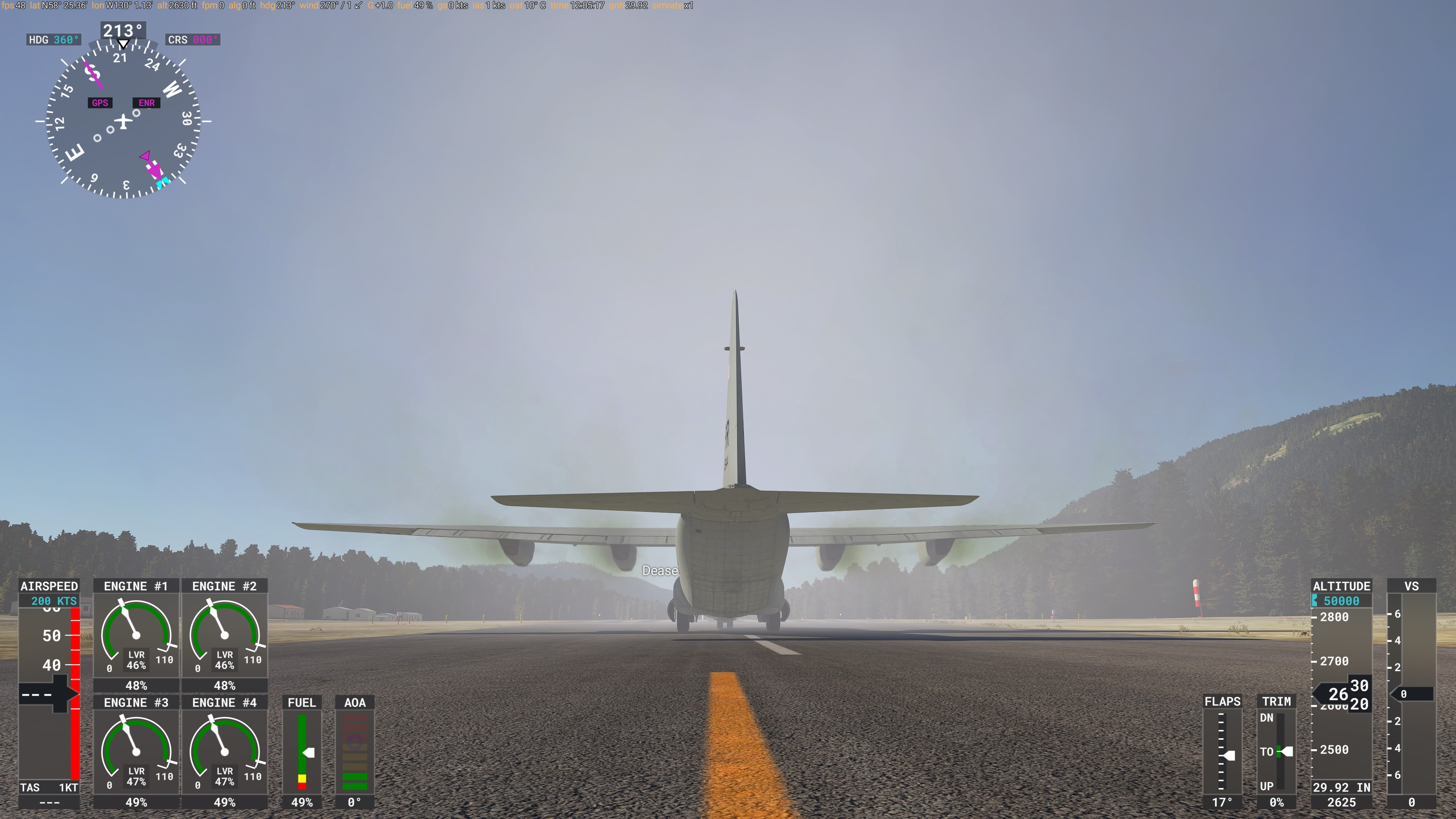The image size is (1456, 819).
Task: Open the HDG 360° selector
Action: pos(54,39)
